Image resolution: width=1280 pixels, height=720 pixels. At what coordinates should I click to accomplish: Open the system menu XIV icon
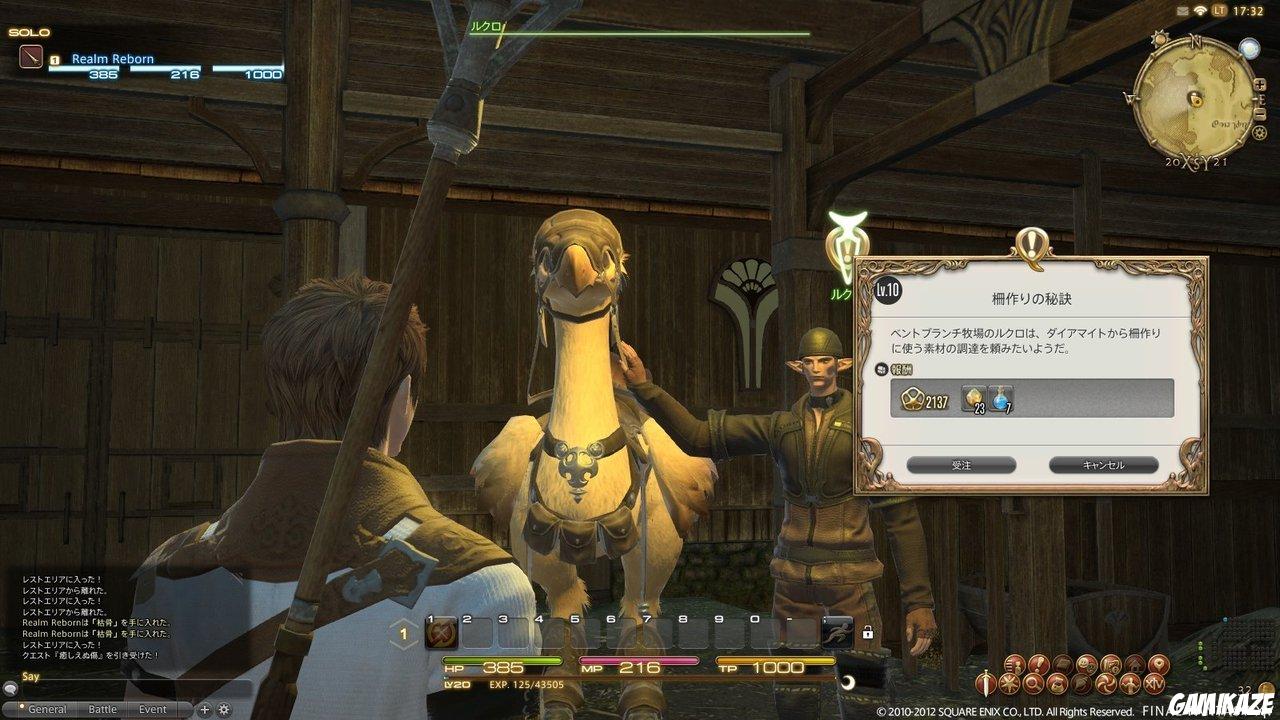pyautogui.click(x=1154, y=682)
